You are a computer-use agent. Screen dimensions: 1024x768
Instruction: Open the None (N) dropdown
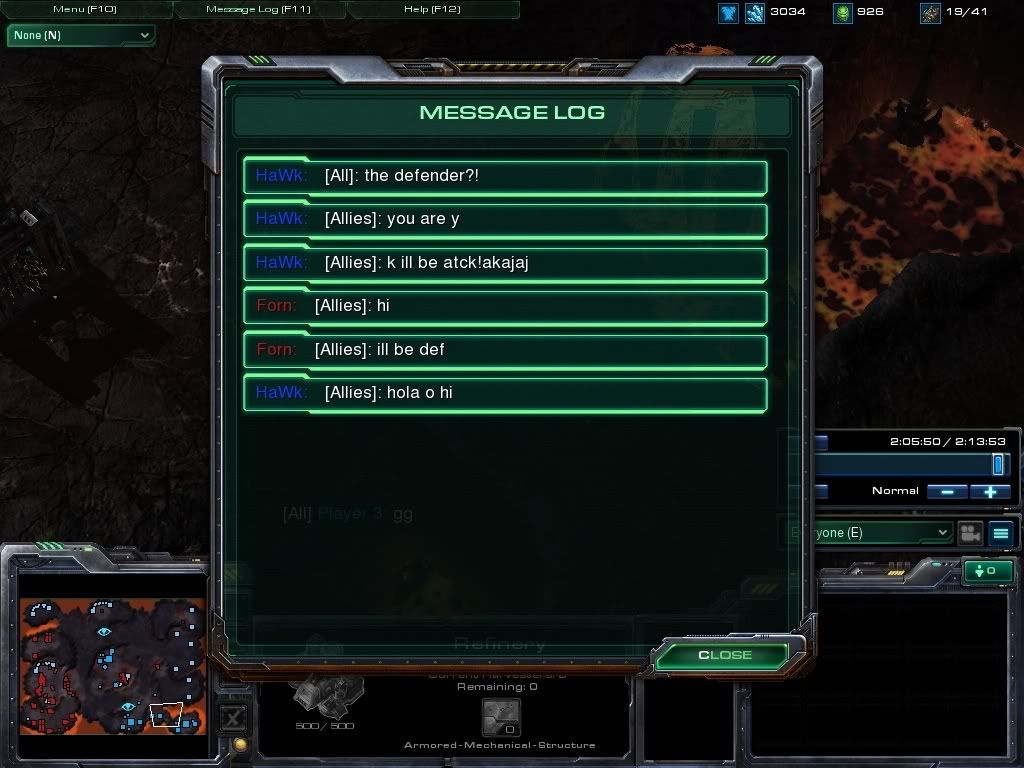[x=81, y=35]
